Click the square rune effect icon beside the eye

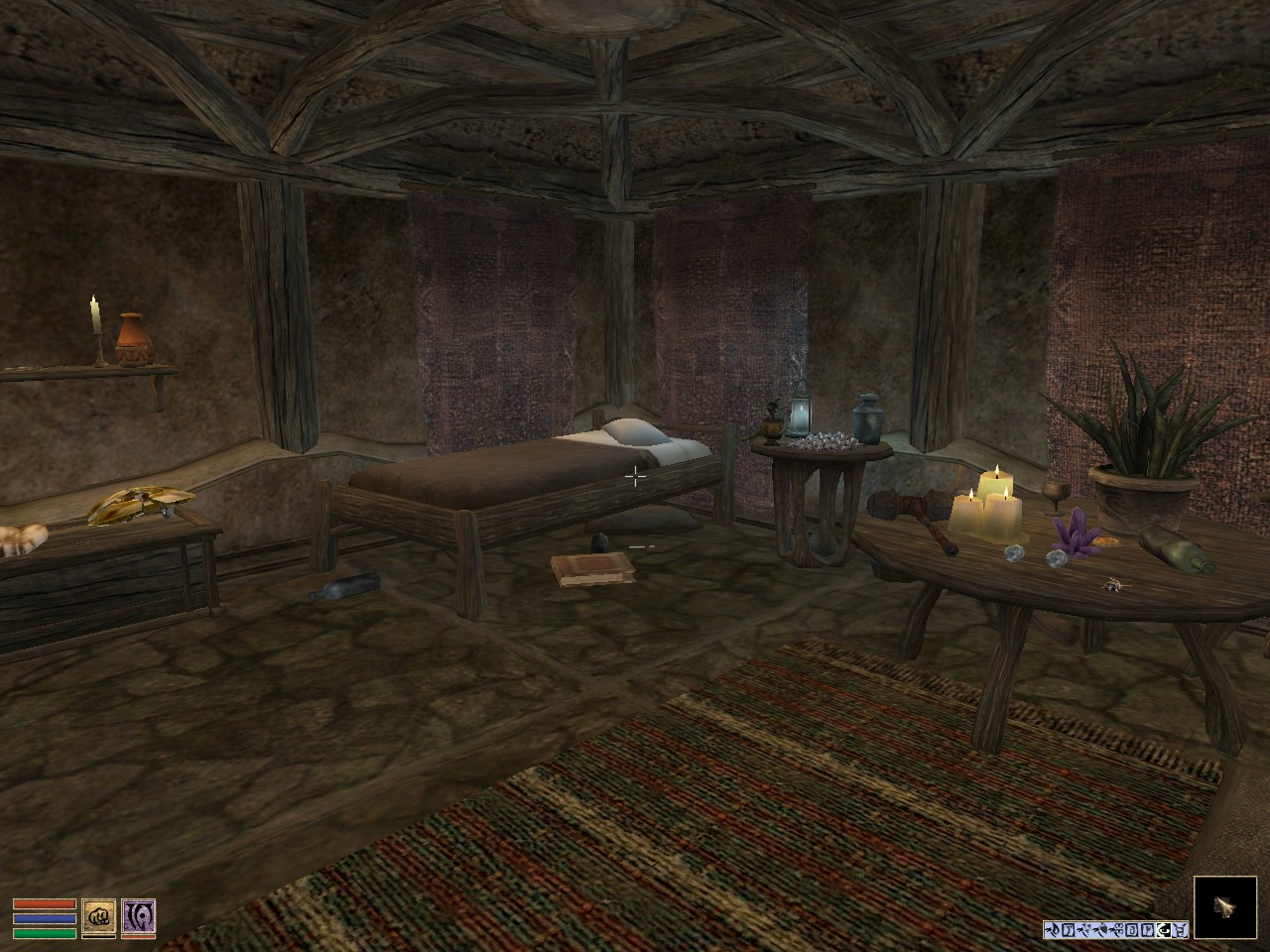1148,930
